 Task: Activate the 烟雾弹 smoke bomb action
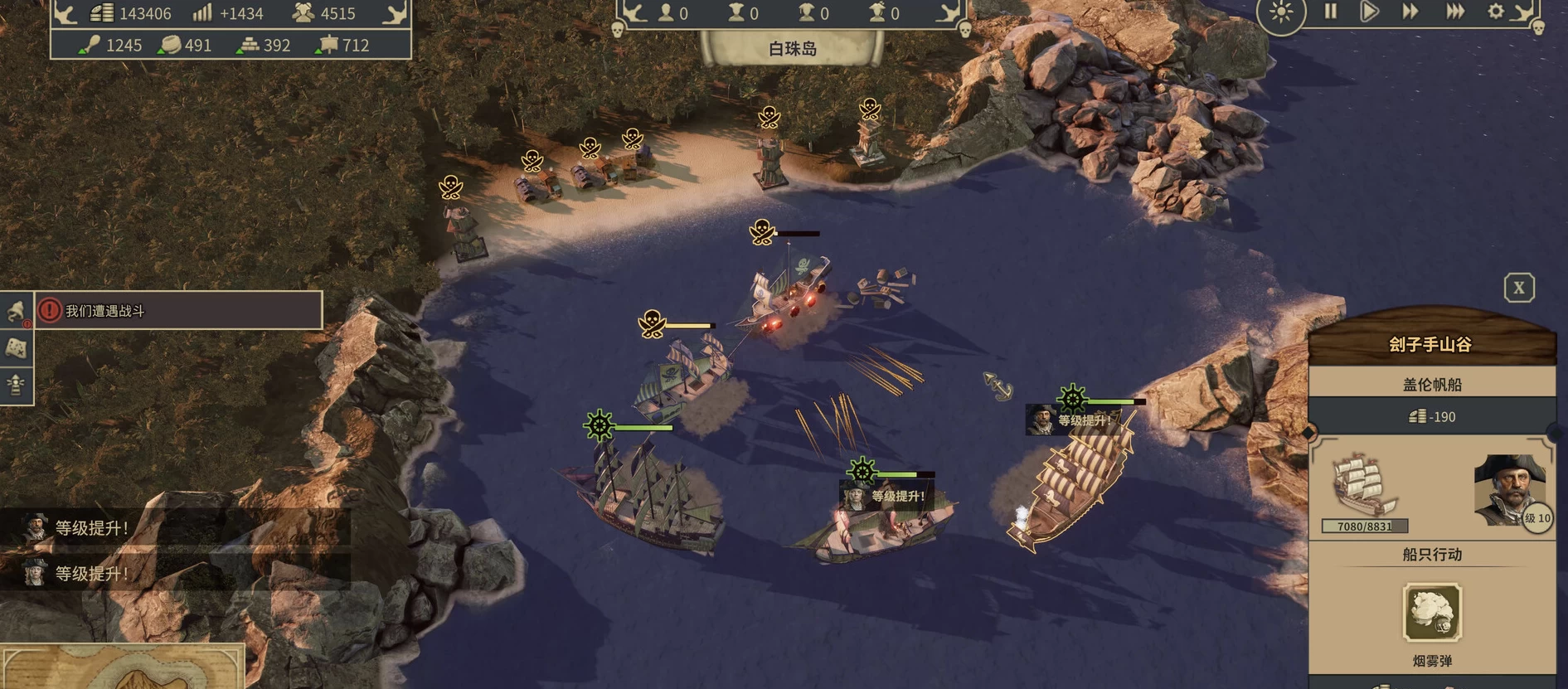click(1432, 613)
